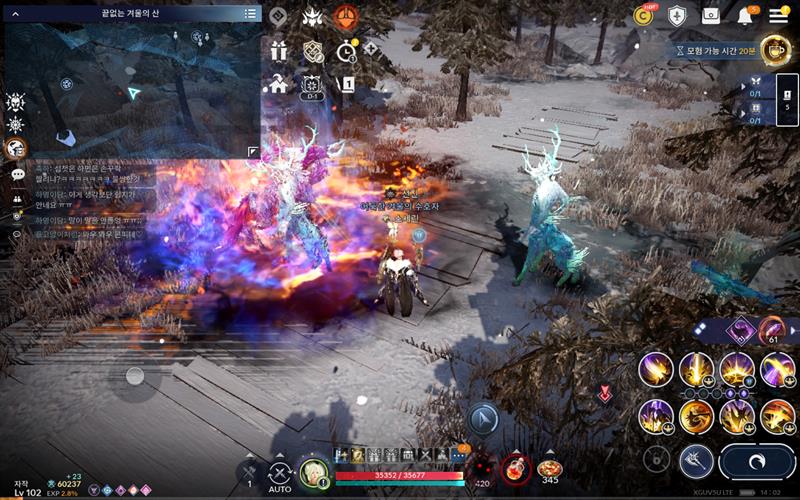The height and width of the screenshot is (500, 800).
Task: Expand the minimap using corner resize icon
Action: (x=252, y=151)
